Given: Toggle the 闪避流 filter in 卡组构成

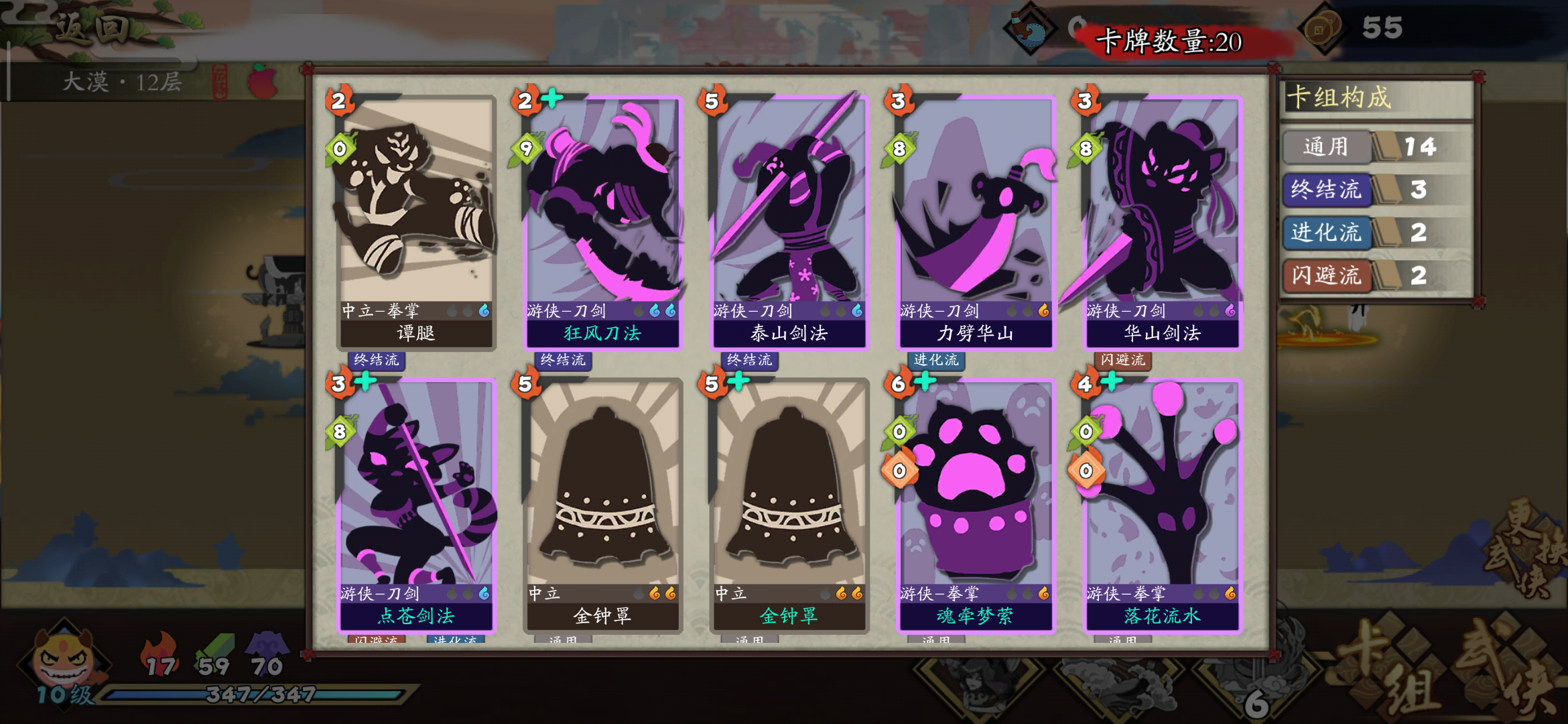Looking at the screenshot, I should [x=1326, y=276].
